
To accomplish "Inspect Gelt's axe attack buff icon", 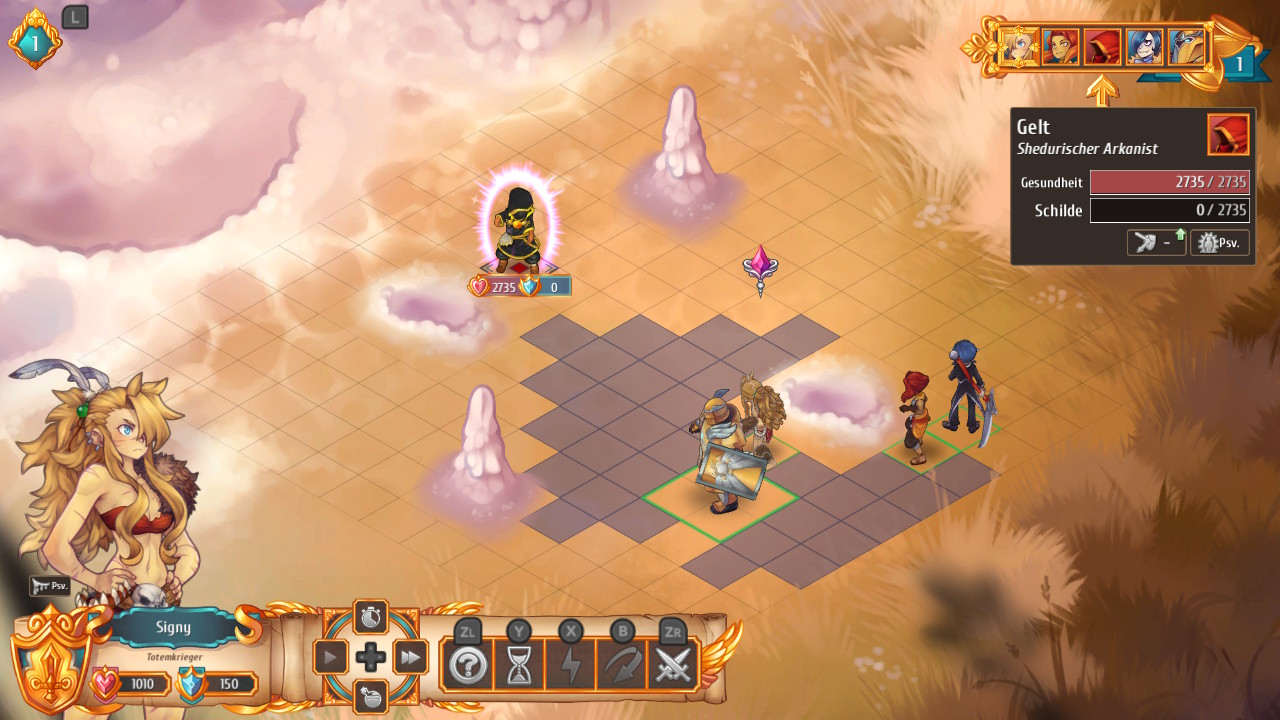I will pos(1156,243).
